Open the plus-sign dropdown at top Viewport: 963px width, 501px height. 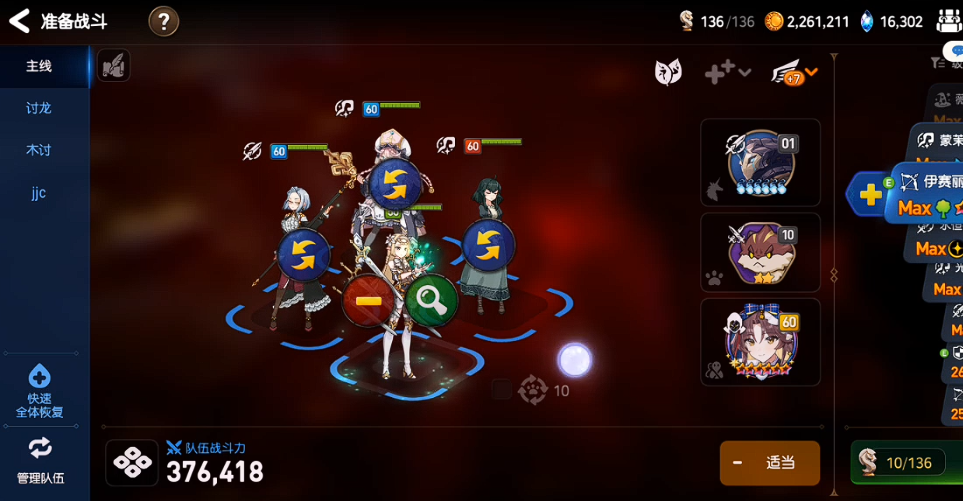pos(727,72)
